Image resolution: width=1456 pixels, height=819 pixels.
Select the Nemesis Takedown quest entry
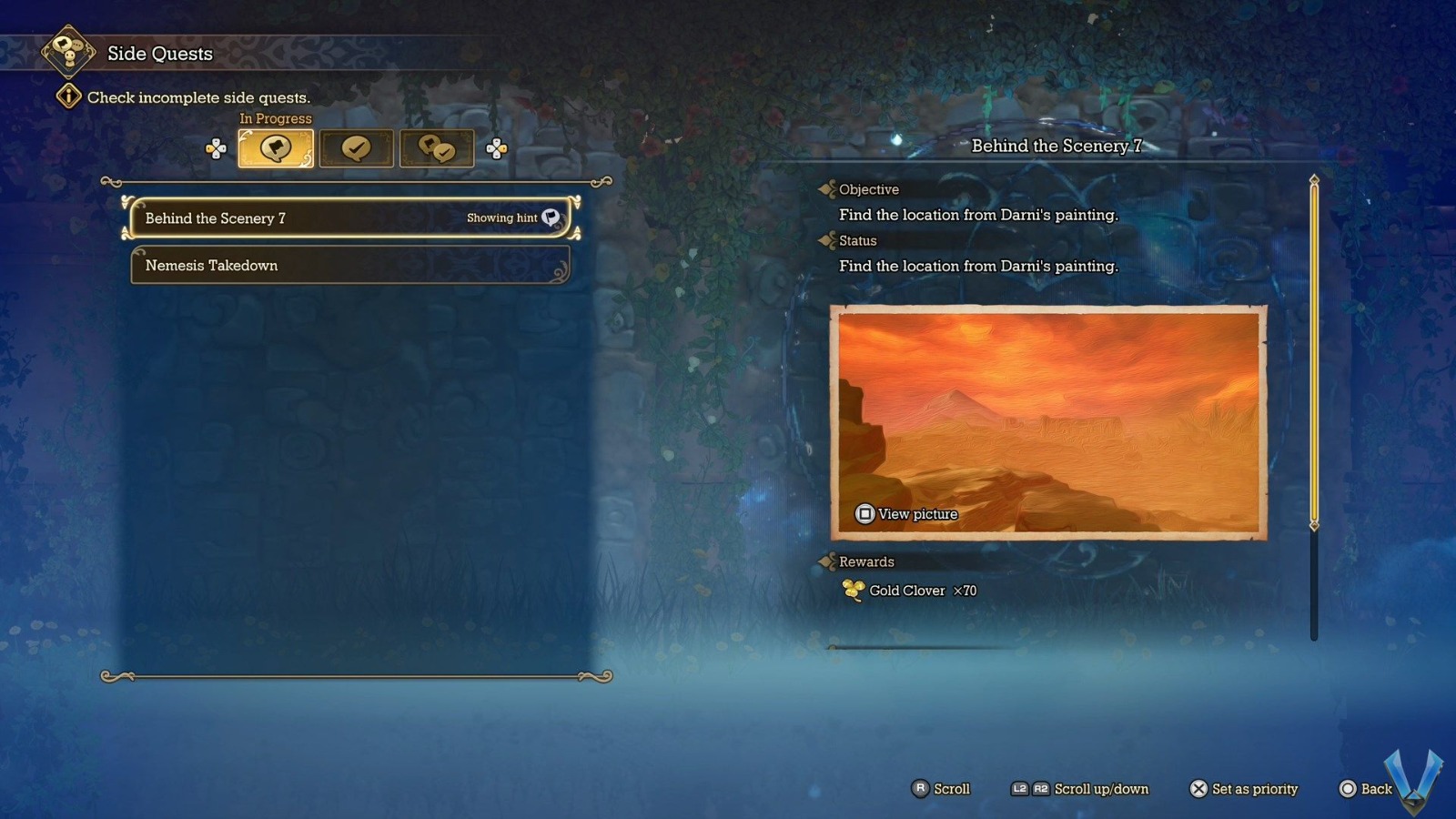pos(349,265)
